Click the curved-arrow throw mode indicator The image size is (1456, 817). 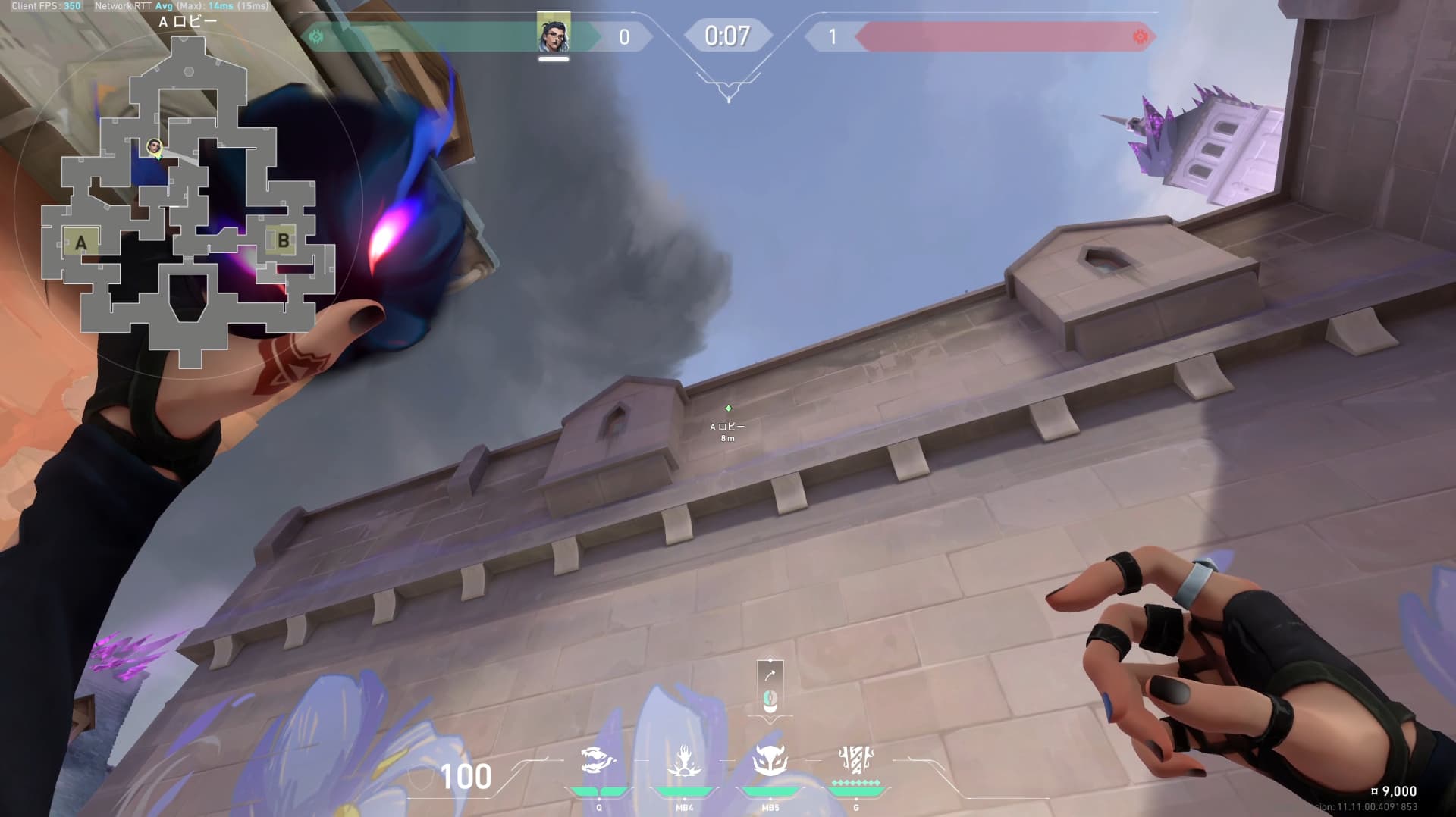pyautogui.click(x=770, y=675)
